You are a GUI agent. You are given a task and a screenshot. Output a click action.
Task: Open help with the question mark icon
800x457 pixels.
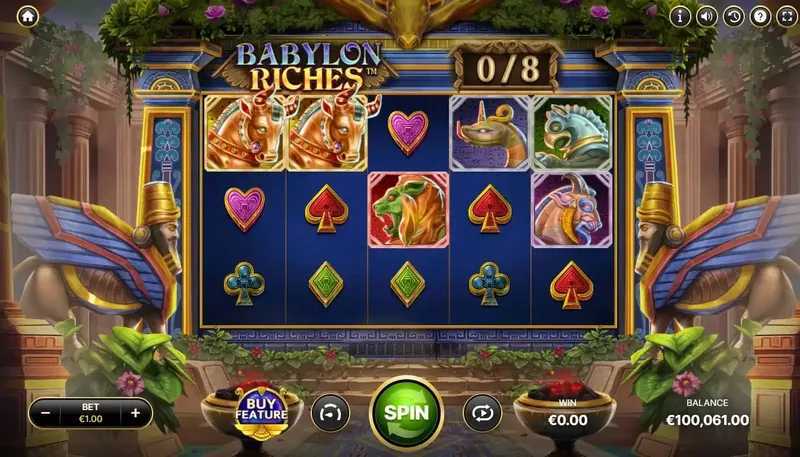click(x=759, y=16)
